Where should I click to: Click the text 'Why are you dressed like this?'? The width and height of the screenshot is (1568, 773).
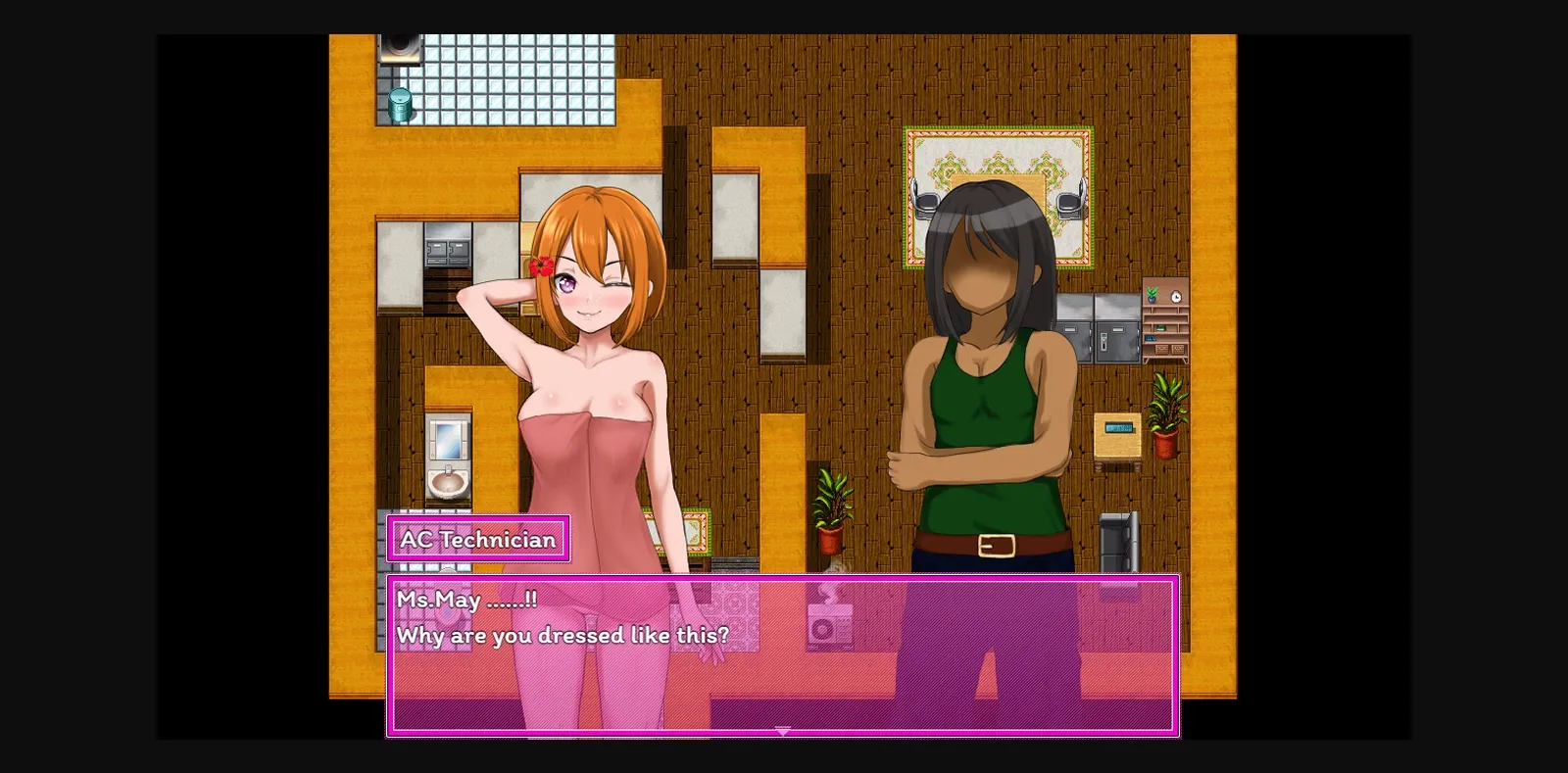click(563, 634)
